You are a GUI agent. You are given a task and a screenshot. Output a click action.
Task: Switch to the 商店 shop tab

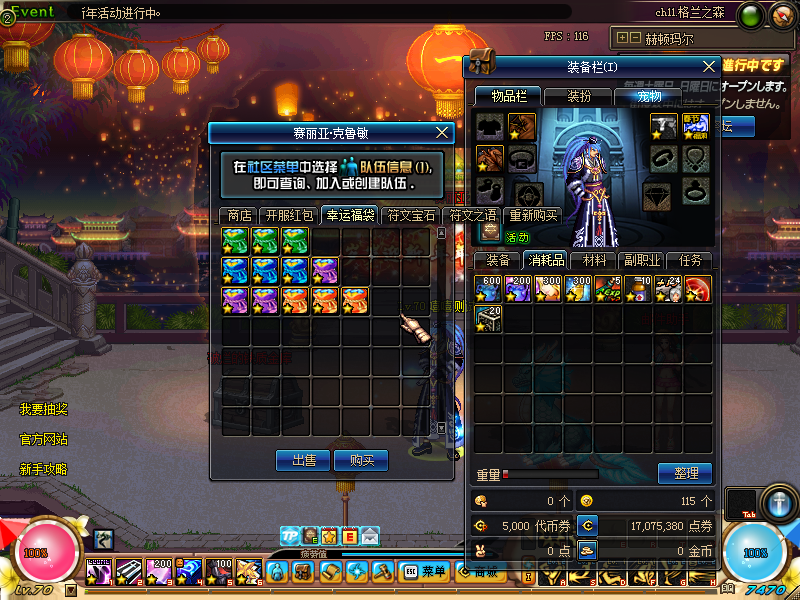[239, 215]
